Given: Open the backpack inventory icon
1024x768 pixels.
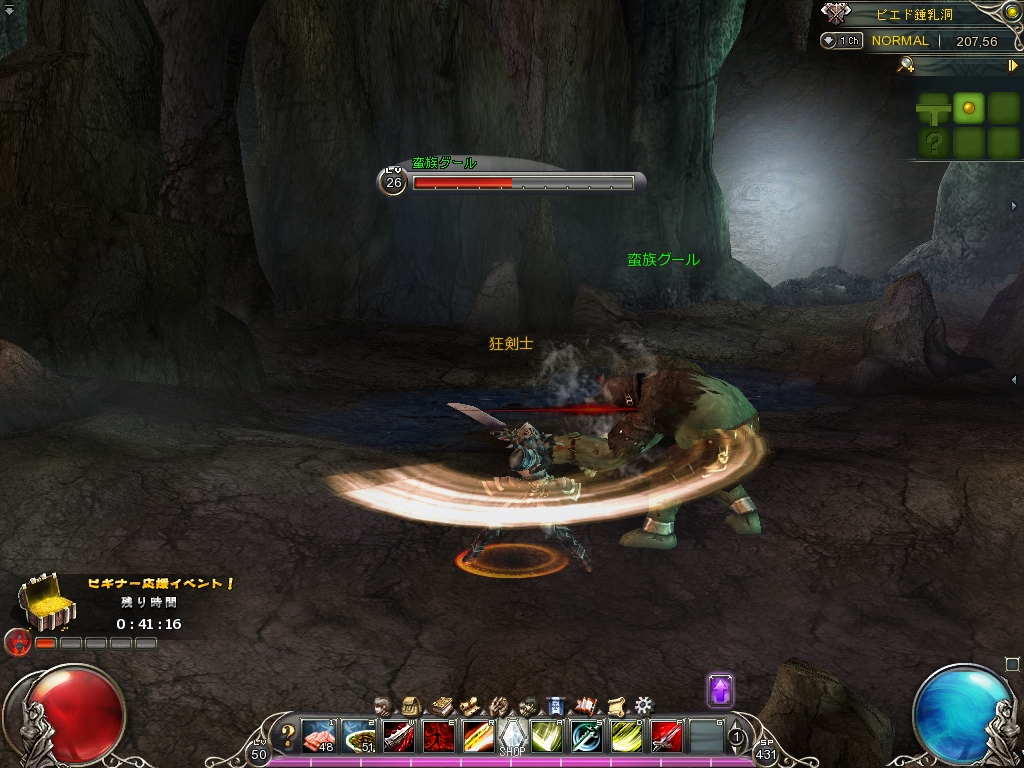Looking at the screenshot, I should click(x=411, y=705).
